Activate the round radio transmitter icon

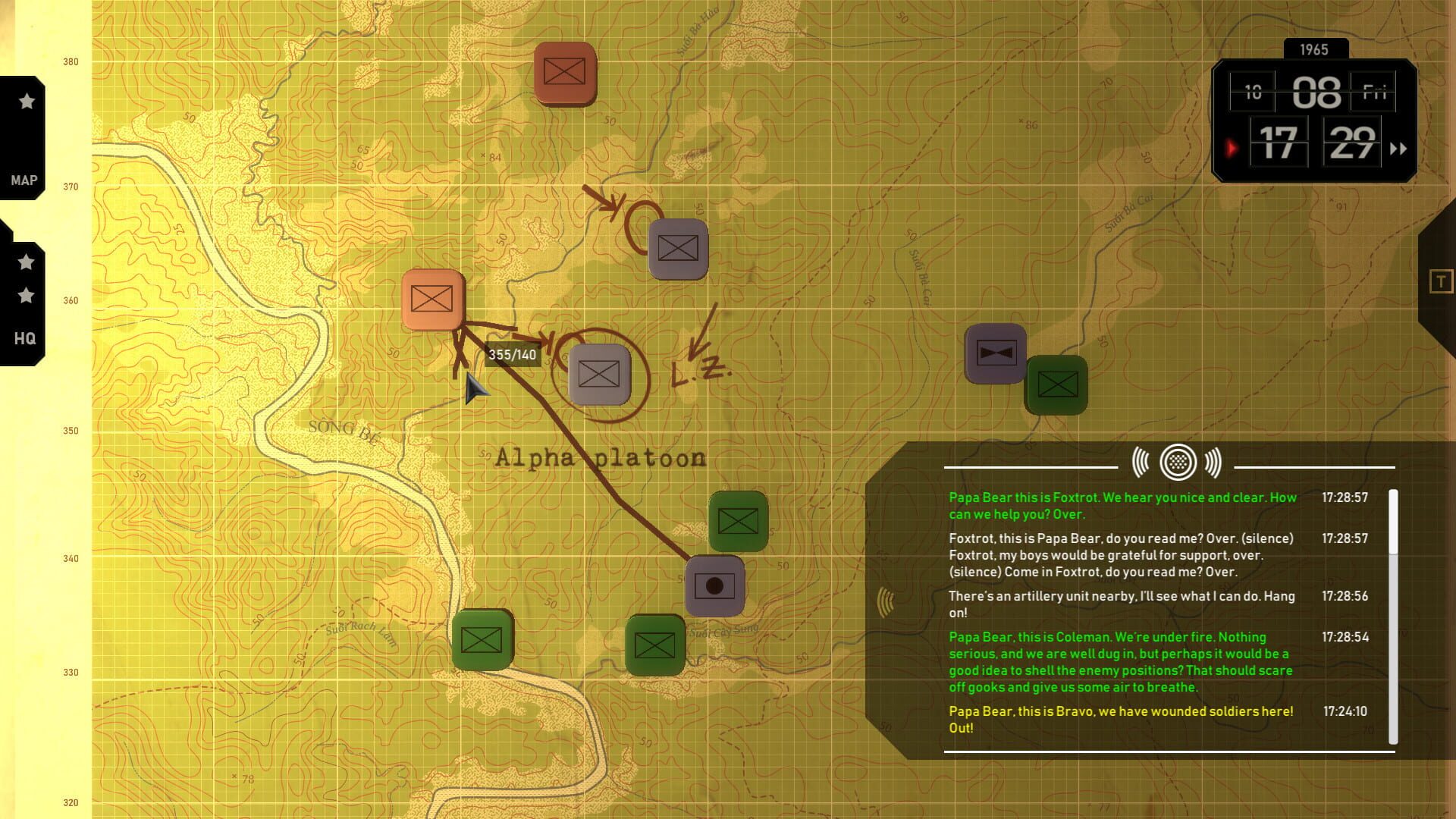click(x=1177, y=462)
